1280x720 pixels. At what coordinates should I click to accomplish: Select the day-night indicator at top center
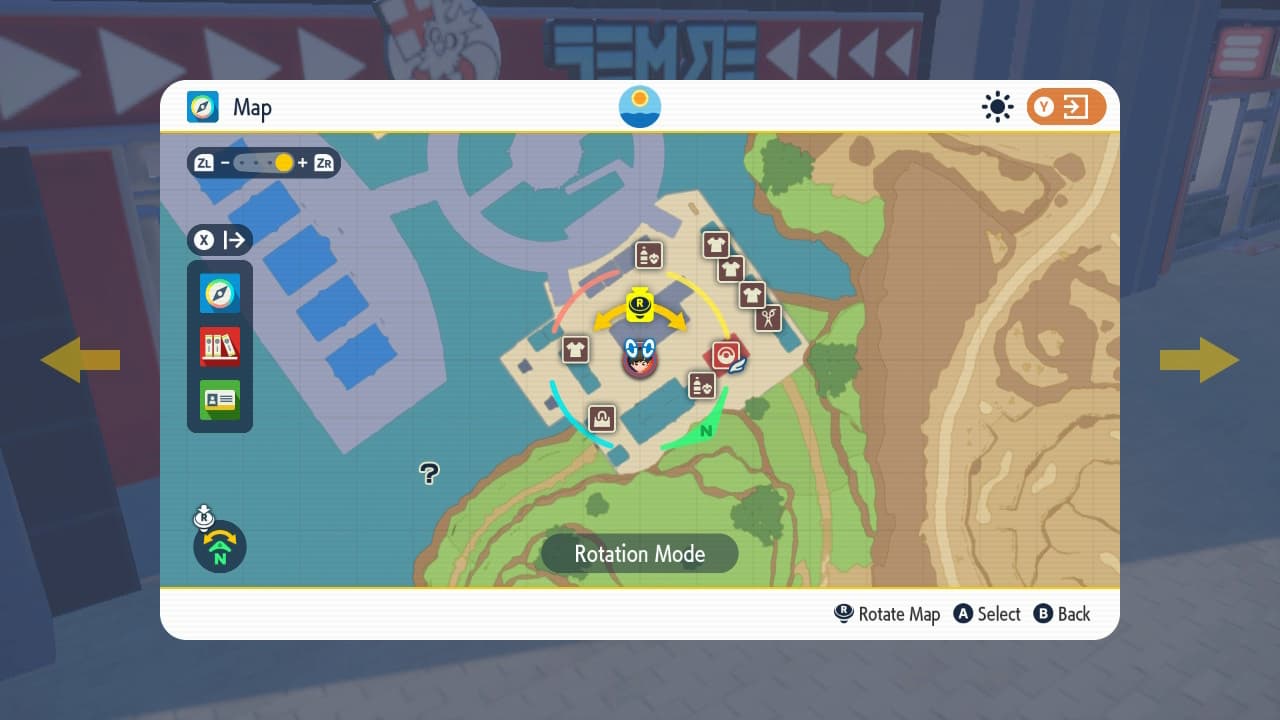tap(639, 107)
